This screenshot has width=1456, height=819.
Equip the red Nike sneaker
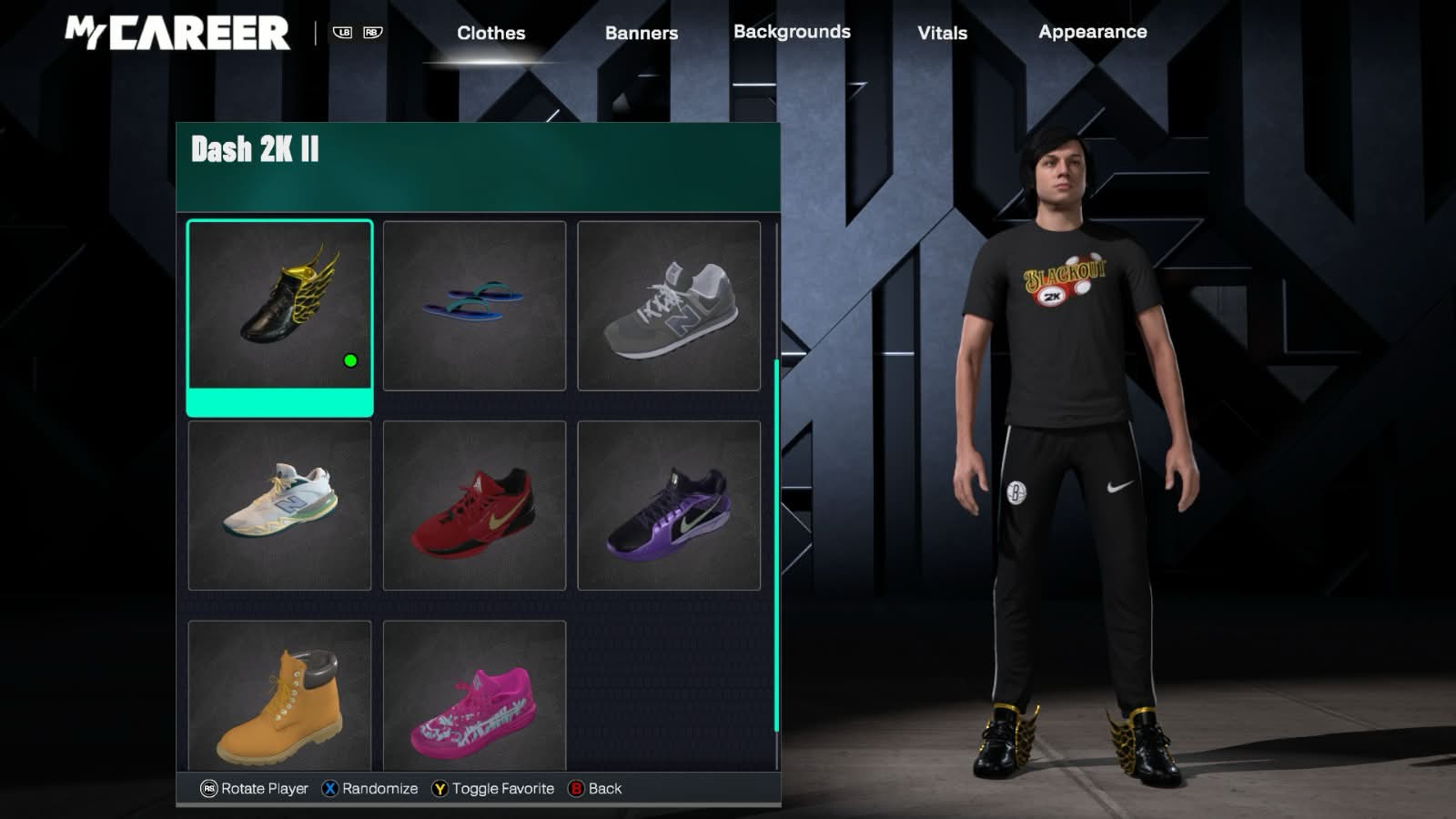(x=474, y=505)
